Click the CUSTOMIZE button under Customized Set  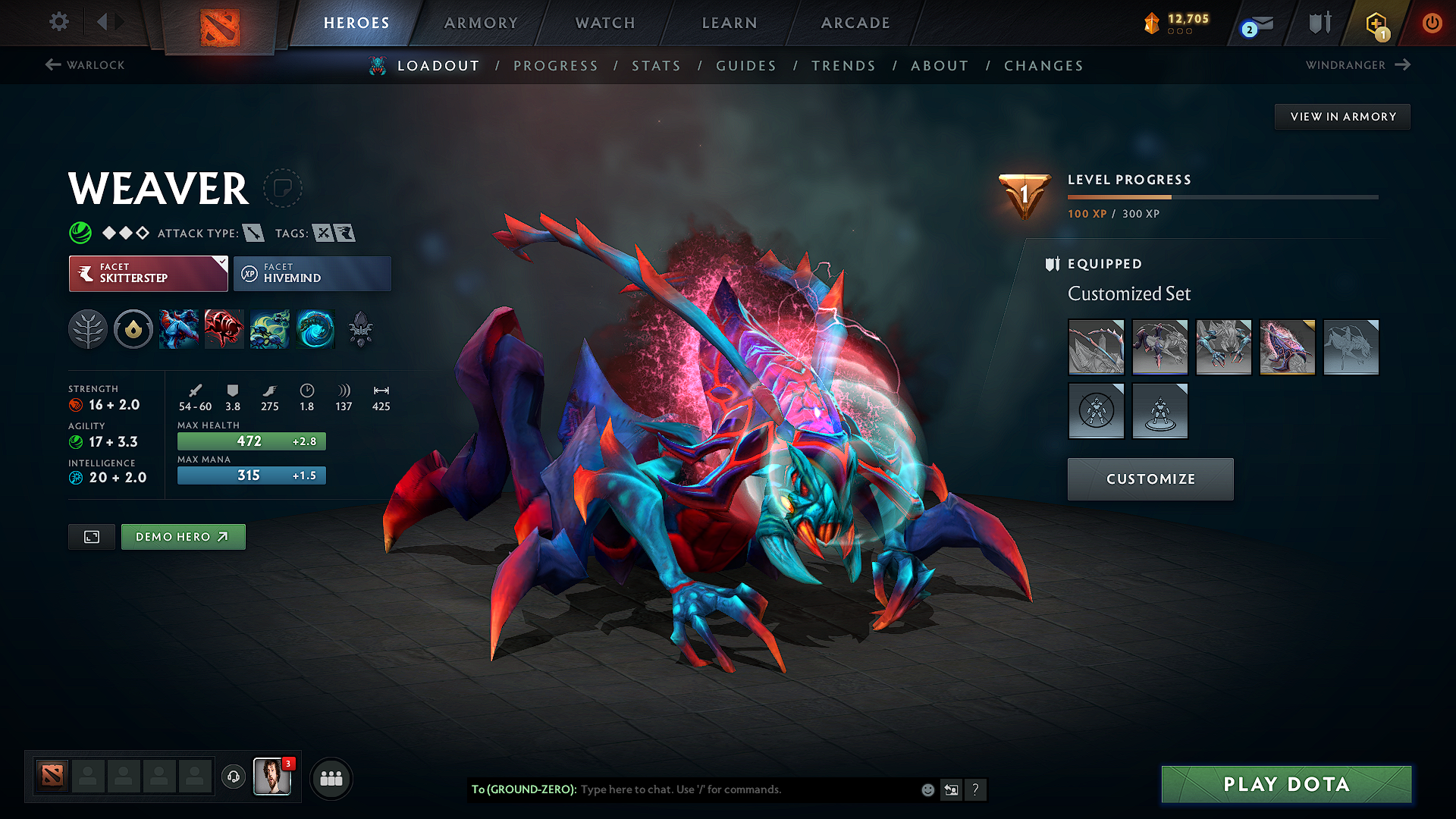(x=1150, y=479)
